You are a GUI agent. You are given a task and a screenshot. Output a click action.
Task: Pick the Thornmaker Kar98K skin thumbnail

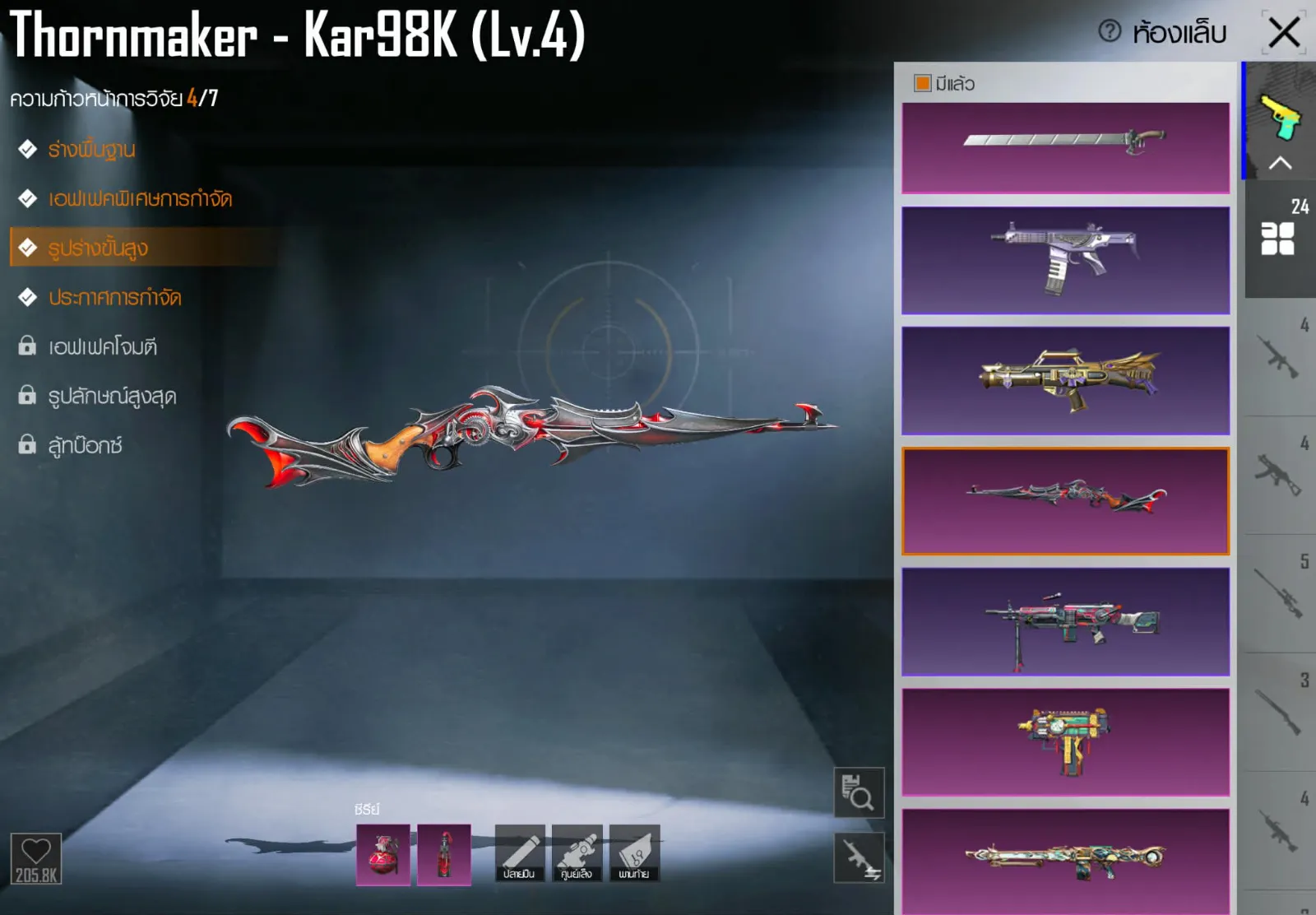tap(1065, 500)
